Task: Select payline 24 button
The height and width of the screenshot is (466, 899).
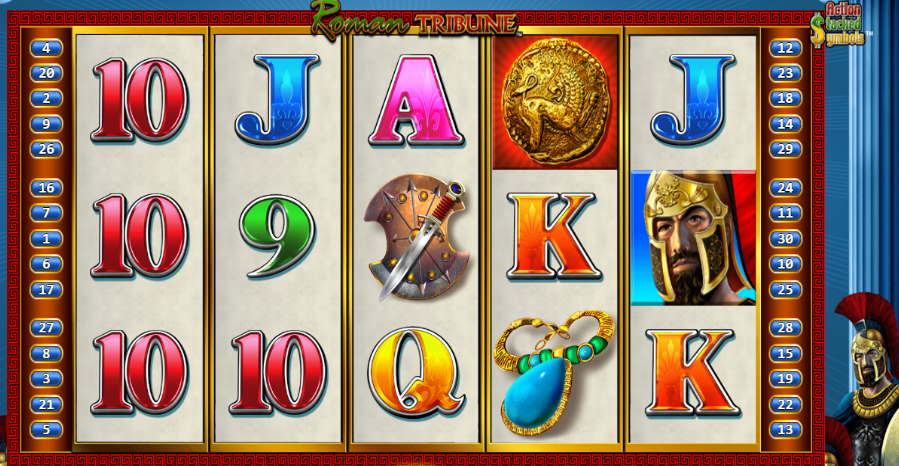Action: point(785,188)
